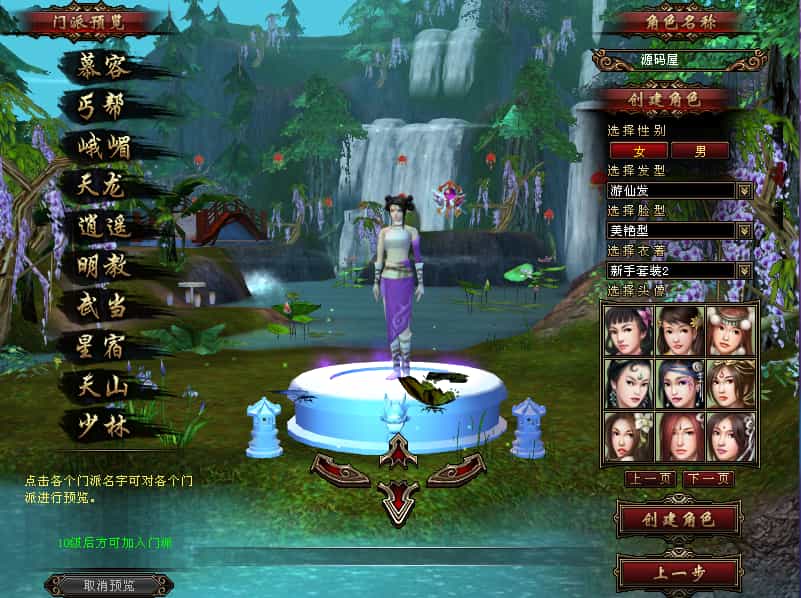The height and width of the screenshot is (598, 801).
Task: Go back with the 上一步 button
Action: click(678, 572)
